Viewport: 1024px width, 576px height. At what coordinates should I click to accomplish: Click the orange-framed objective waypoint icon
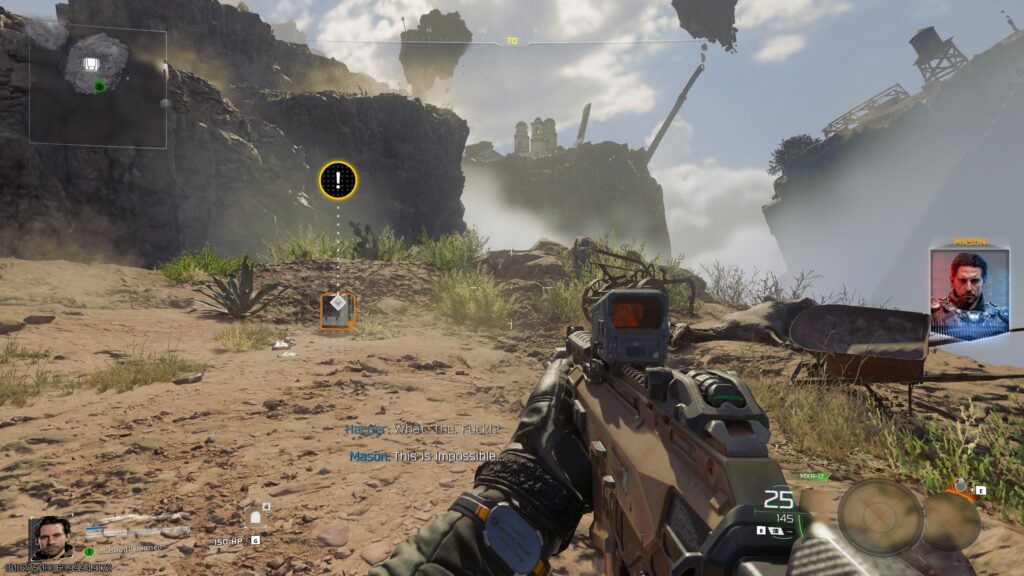[337, 309]
